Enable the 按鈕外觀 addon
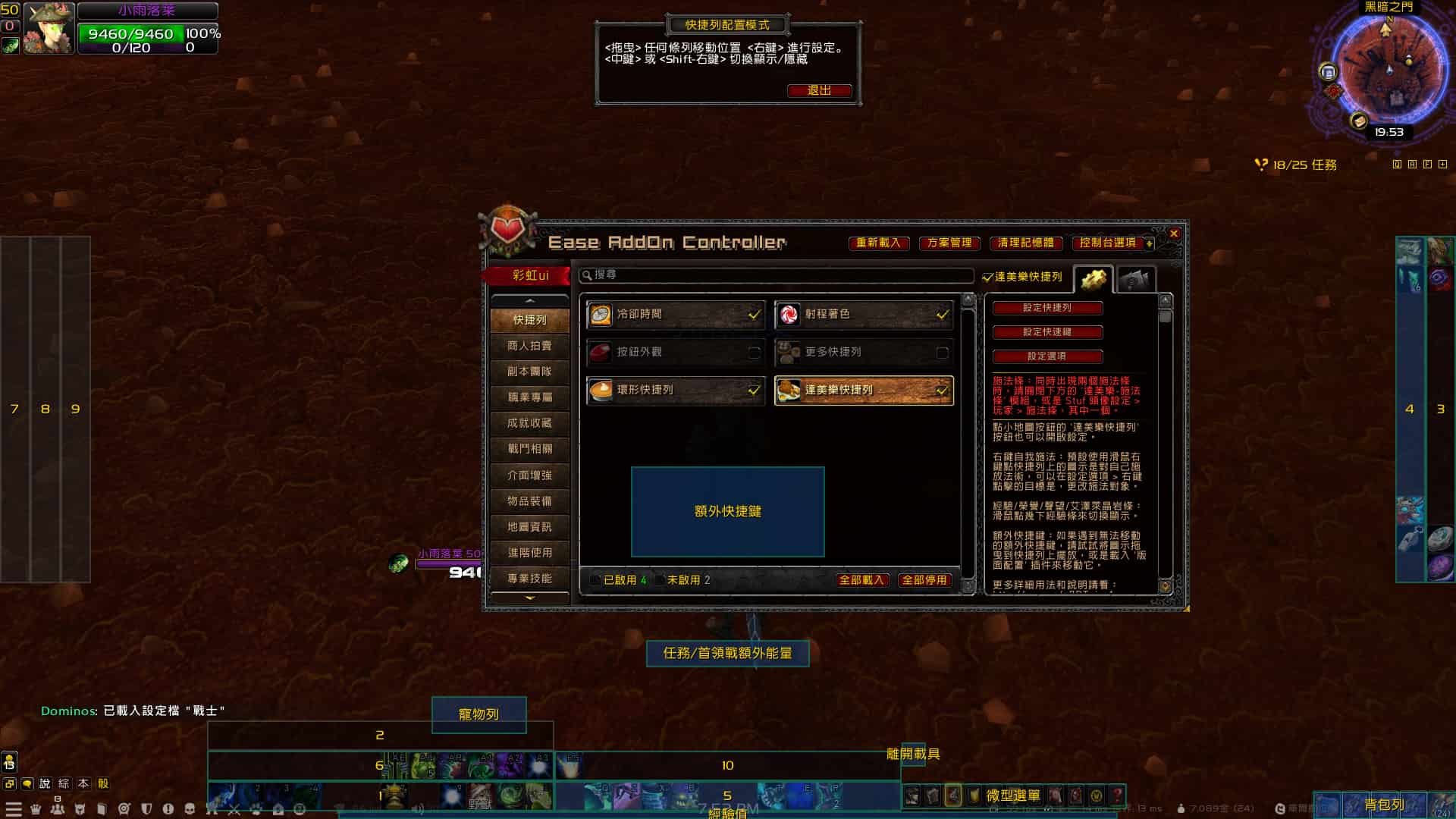The height and width of the screenshot is (819, 1456). [754, 353]
